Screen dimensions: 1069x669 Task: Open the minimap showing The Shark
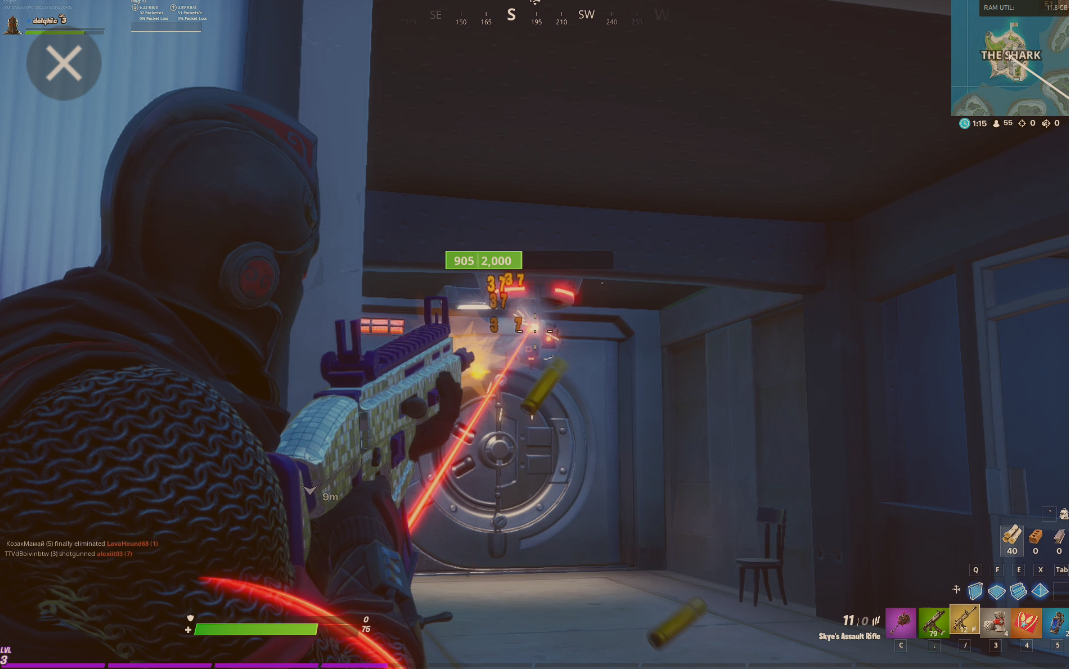tap(1010, 57)
